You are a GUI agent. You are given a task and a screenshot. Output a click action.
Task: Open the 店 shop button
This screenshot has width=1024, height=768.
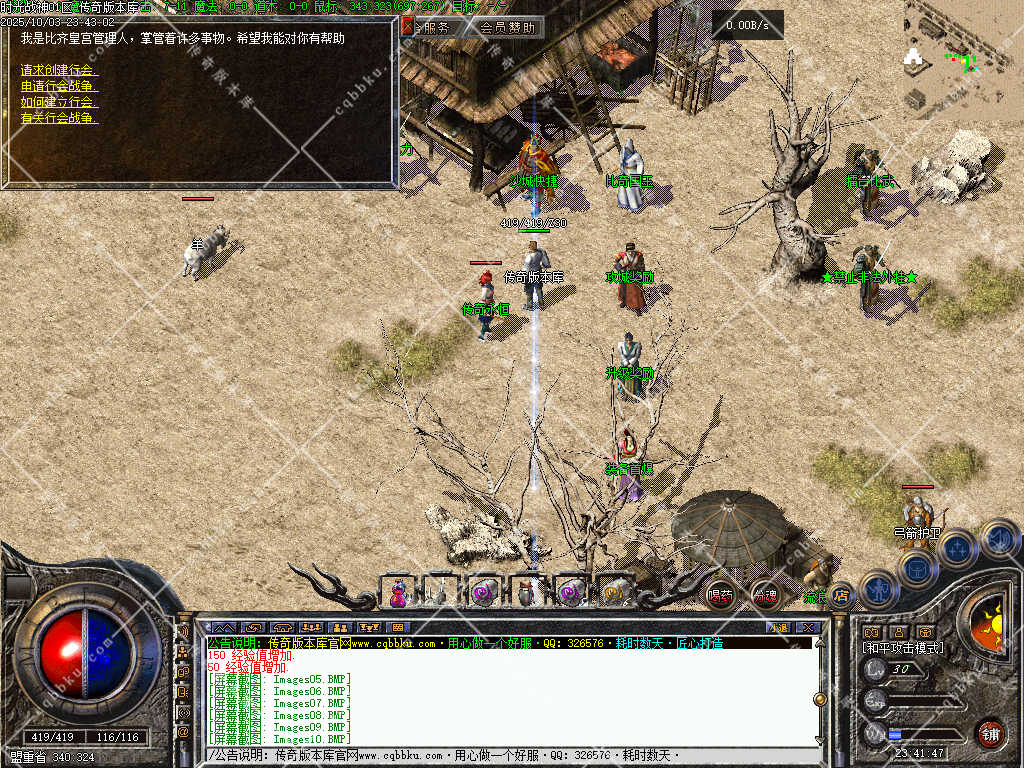842,596
